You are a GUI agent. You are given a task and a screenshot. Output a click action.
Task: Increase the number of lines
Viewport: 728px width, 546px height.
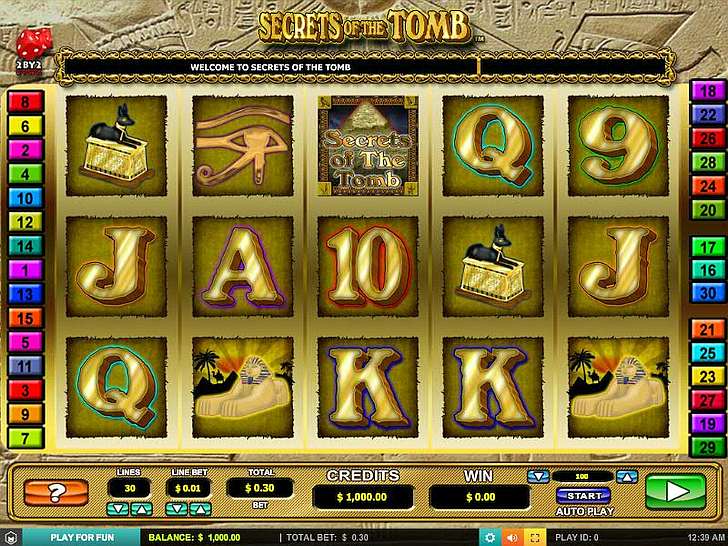[x=141, y=509]
